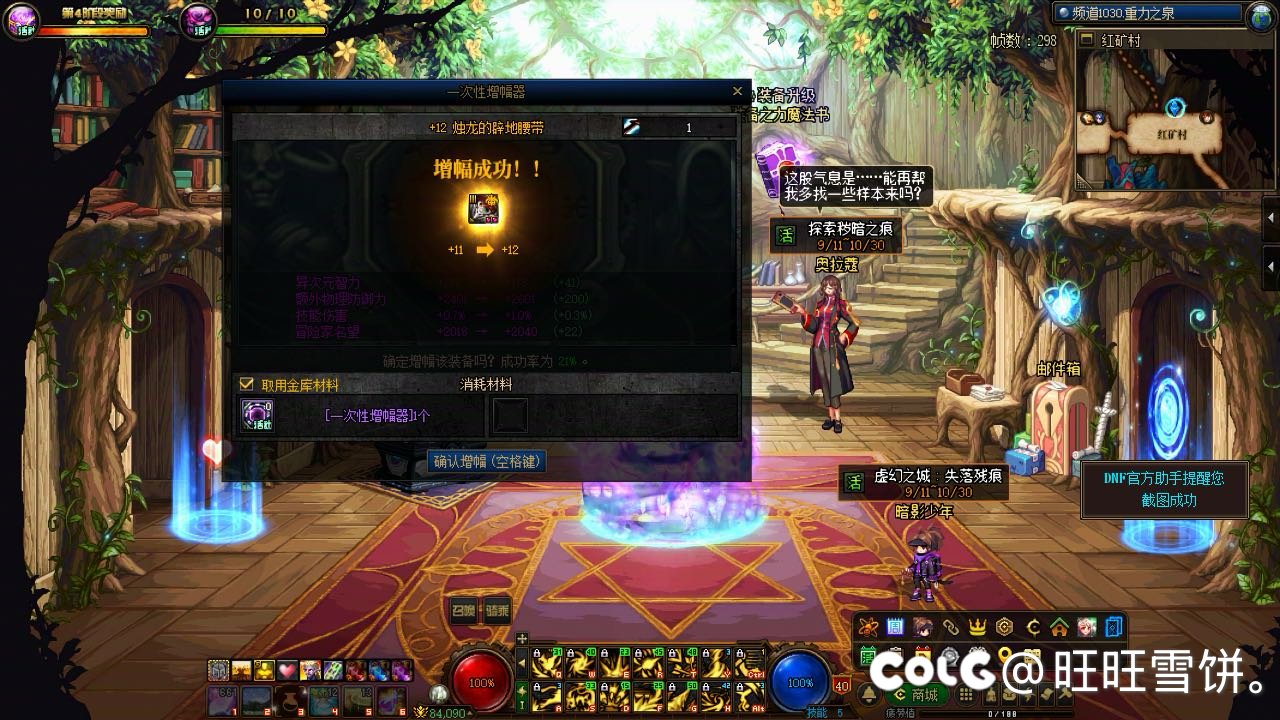
Task: Click the blue 周 weekly calendar icon
Action: pyautogui.click(x=895, y=628)
